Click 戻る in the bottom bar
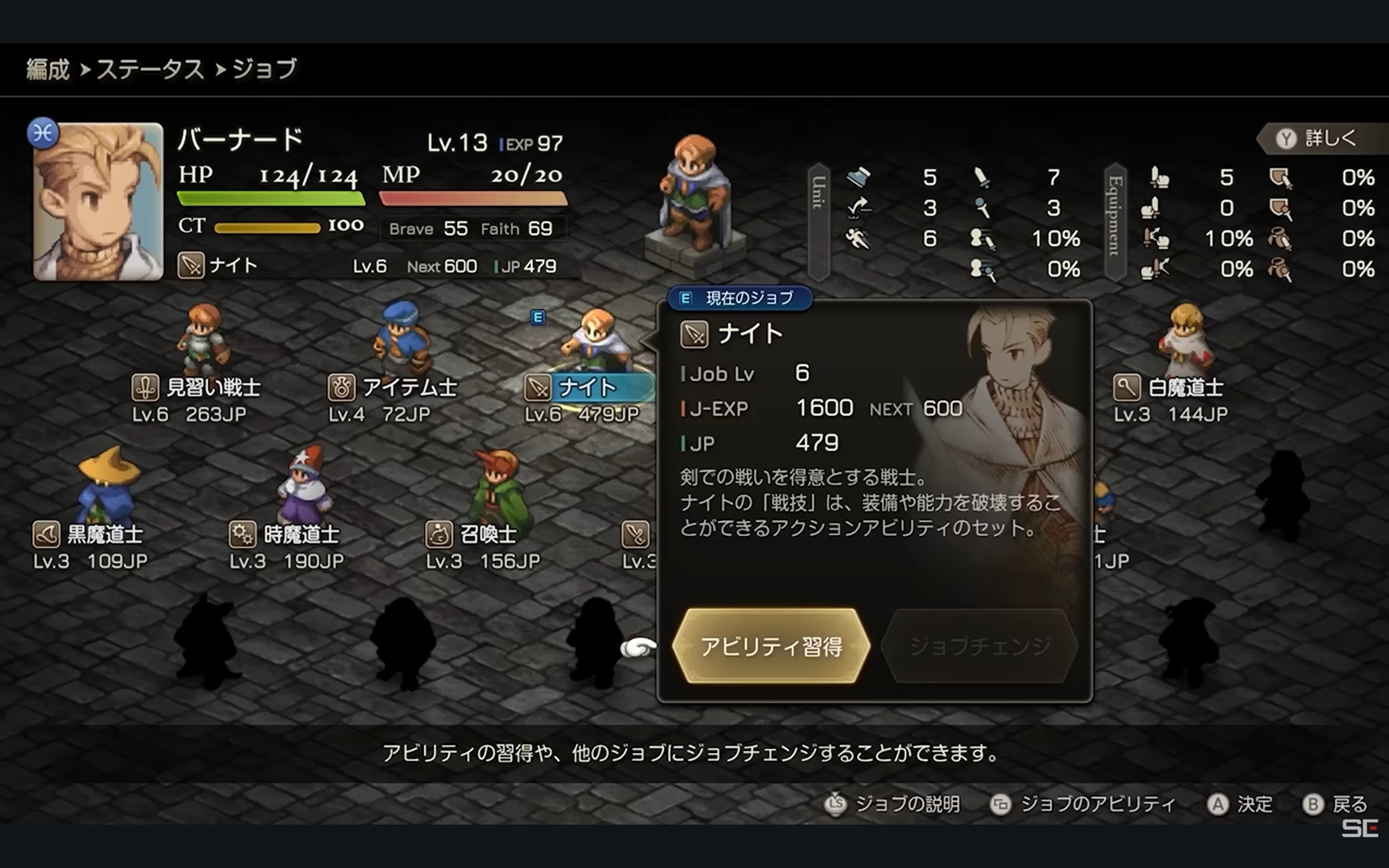The height and width of the screenshot is (868, 1389). (x=1354, y=804)
